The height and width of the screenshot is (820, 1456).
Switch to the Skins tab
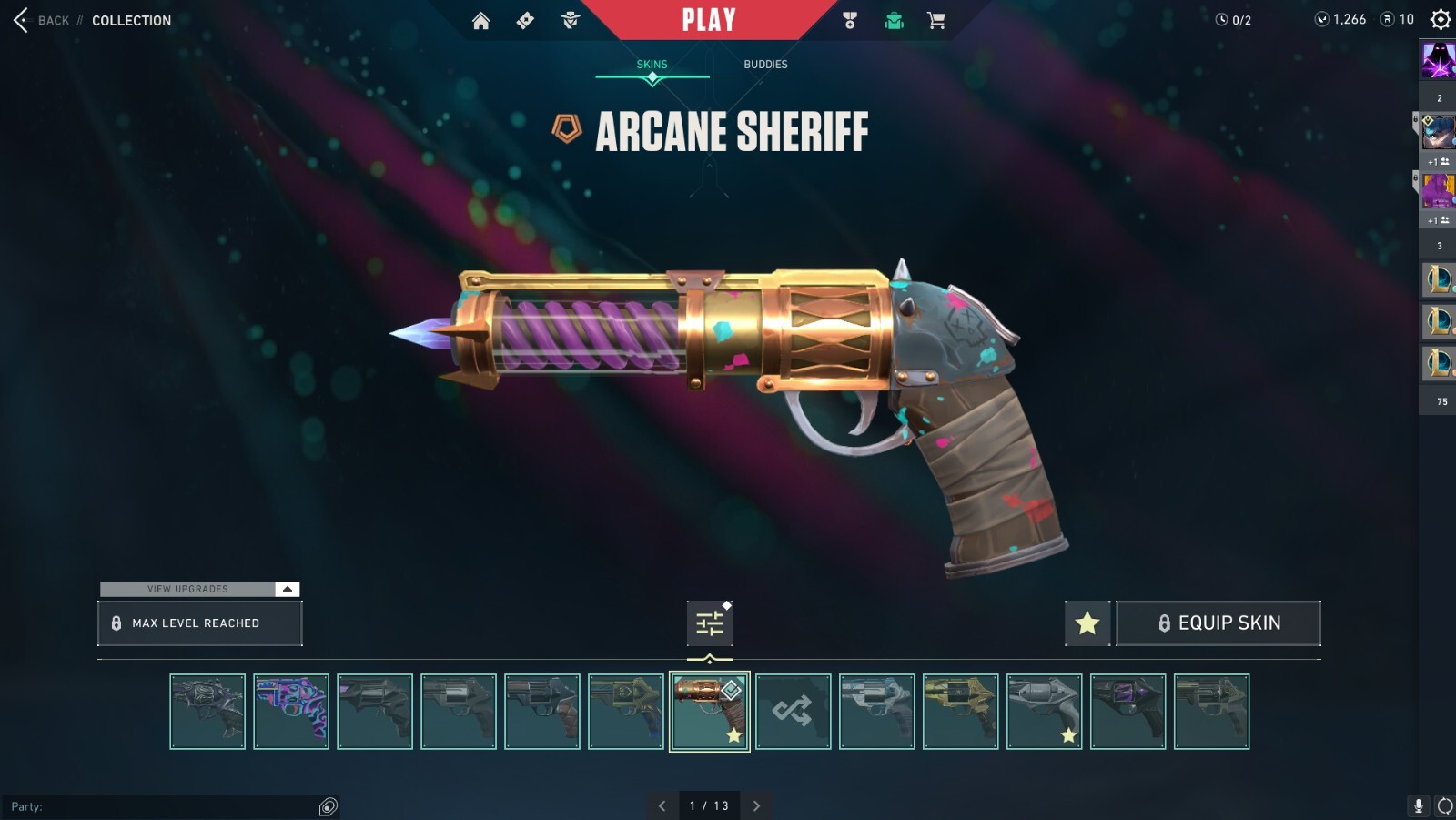coord(652,64)
